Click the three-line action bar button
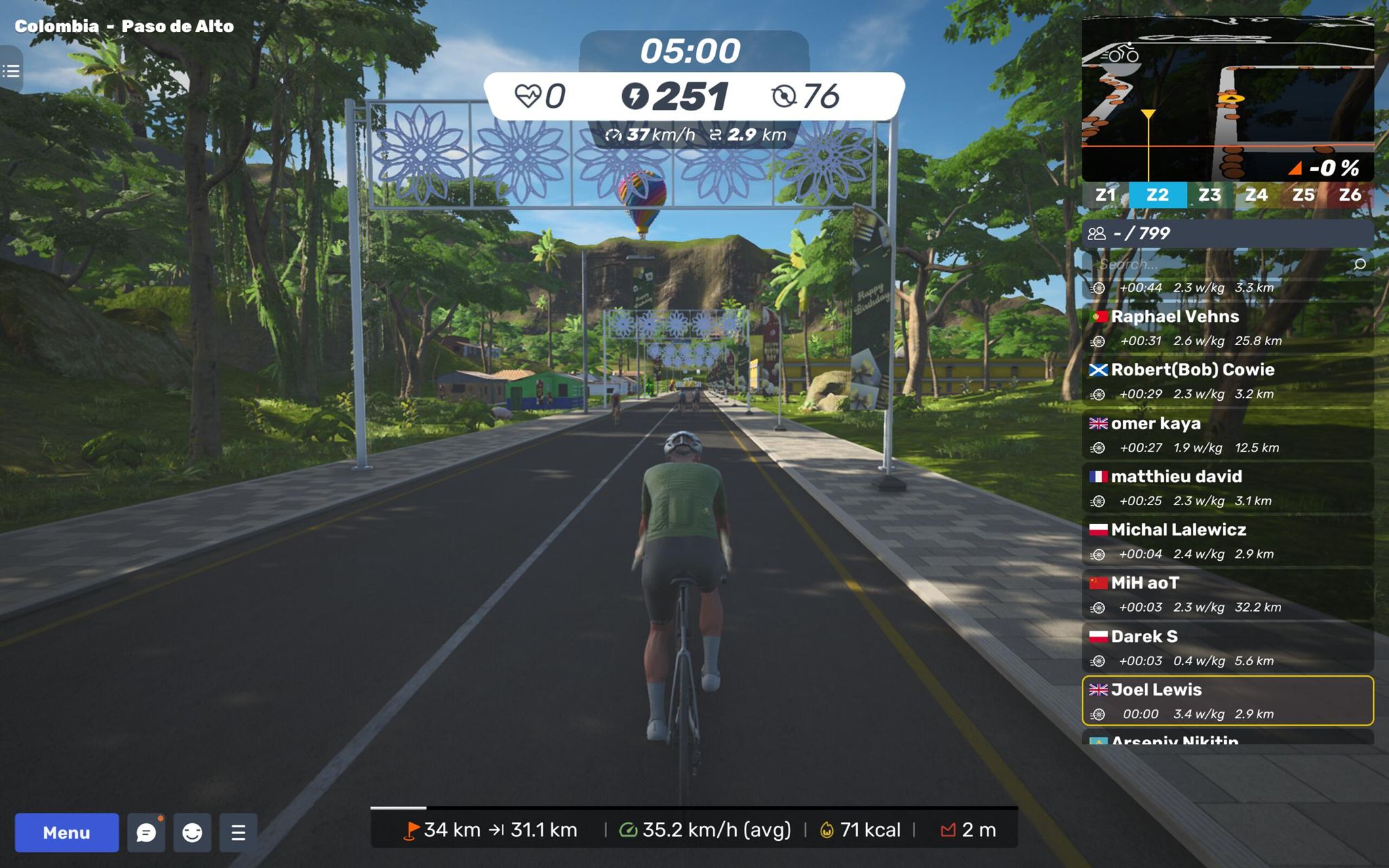The width and height of the screenshot is (1389, 868). 238,832
